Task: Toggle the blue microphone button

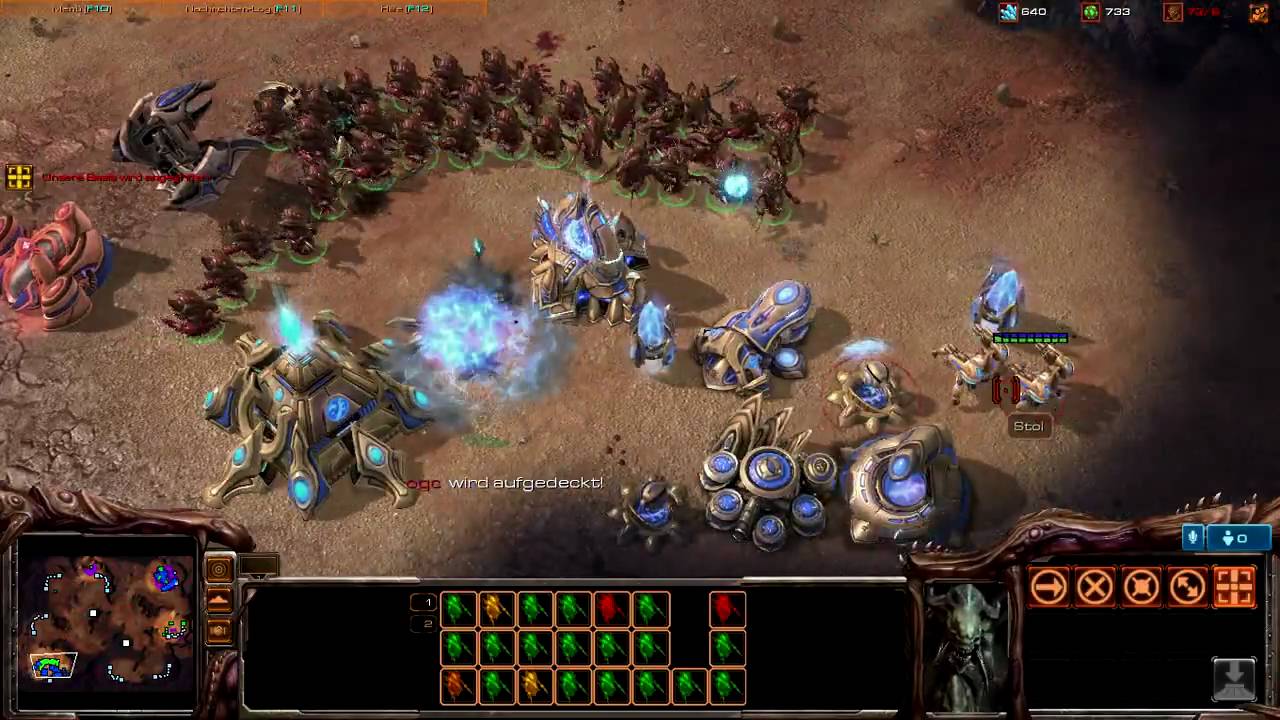Action: tap(1192, 538)
